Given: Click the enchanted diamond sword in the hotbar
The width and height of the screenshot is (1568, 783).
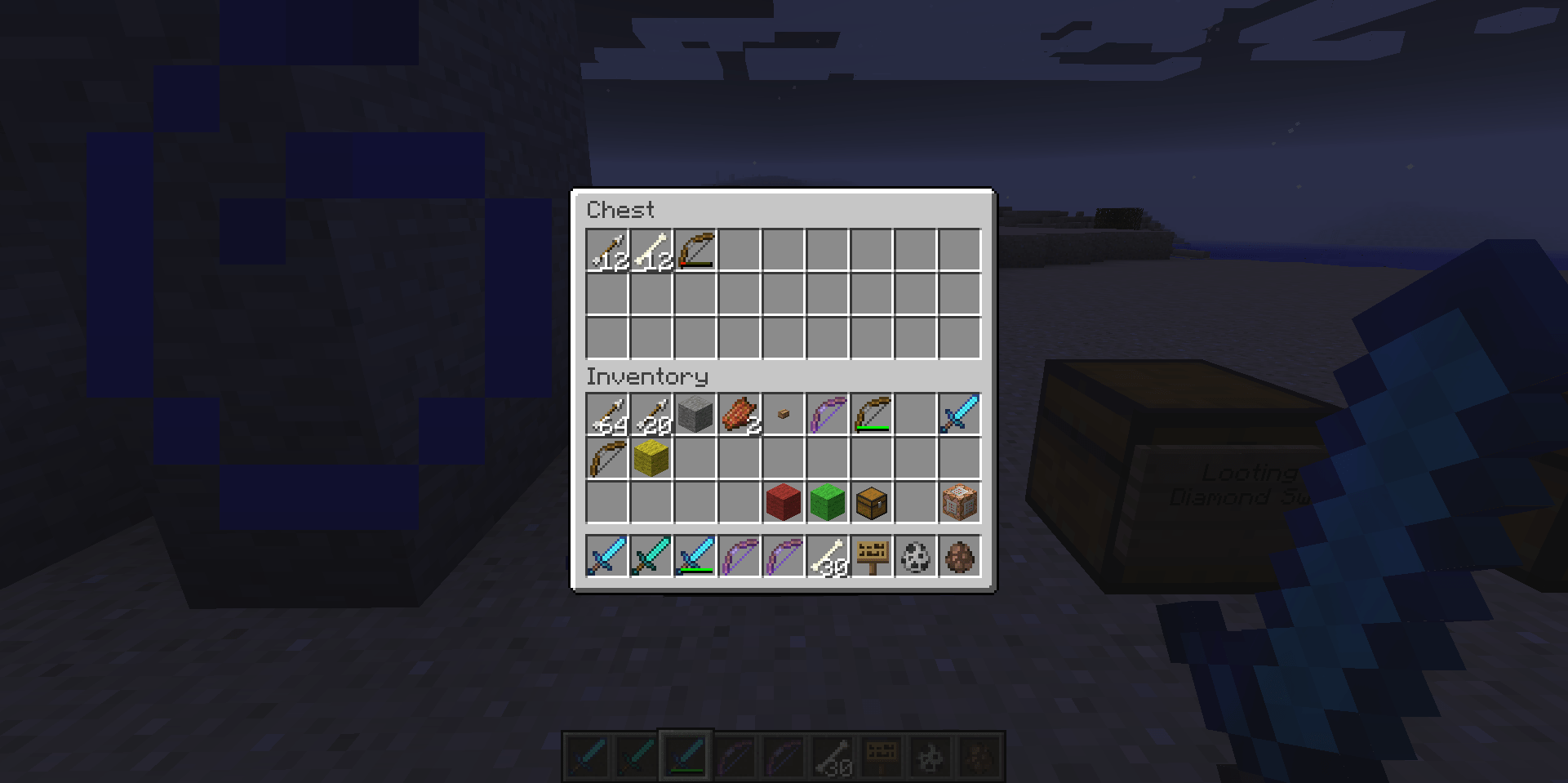Looking at the screenshot, I should [x=651, y=555].
